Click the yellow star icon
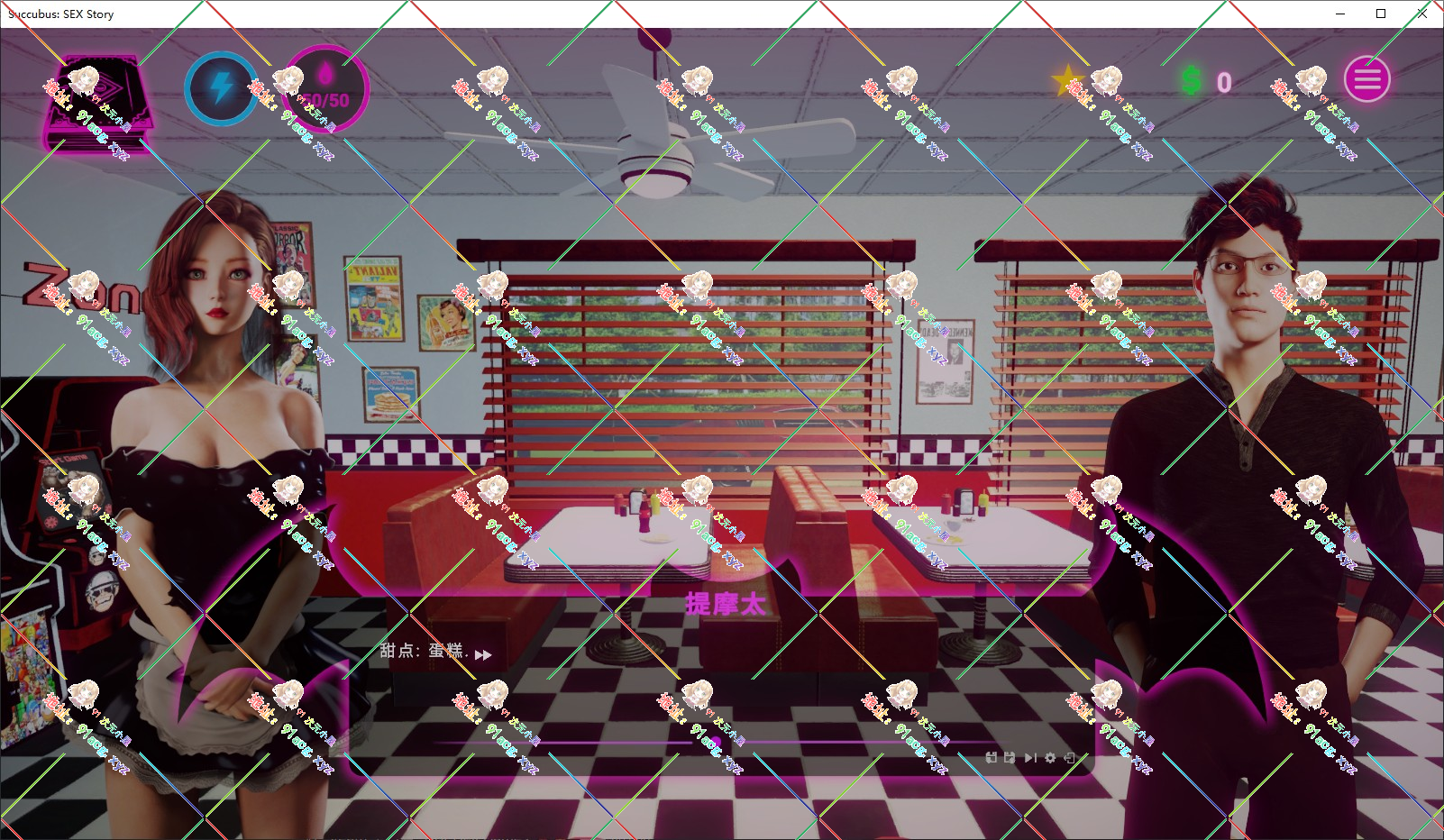The height and width of the screenshot is (840, 1444). pyautogui.click(x=1065, y=81)
